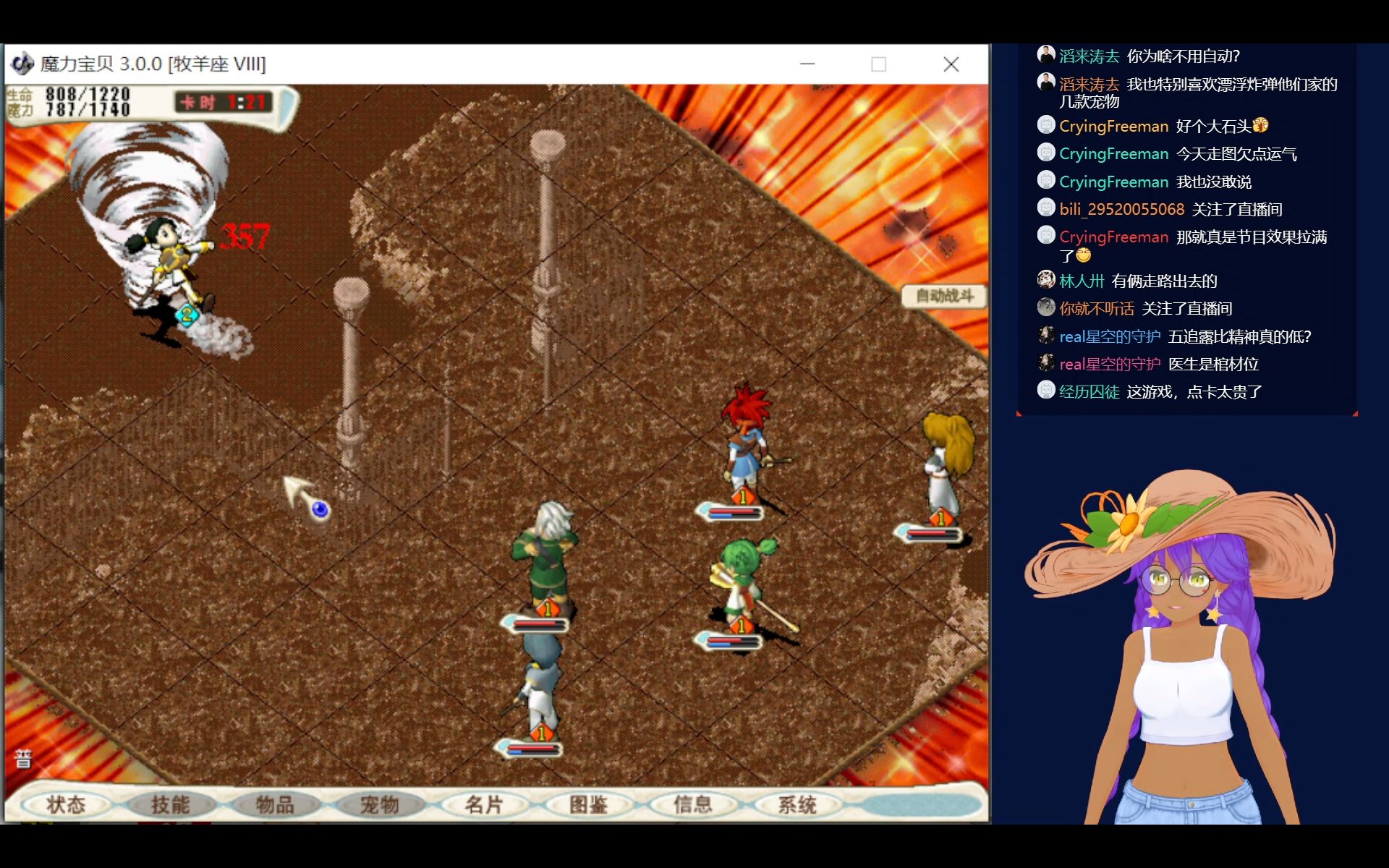Minimize the game window

[807, 64]
